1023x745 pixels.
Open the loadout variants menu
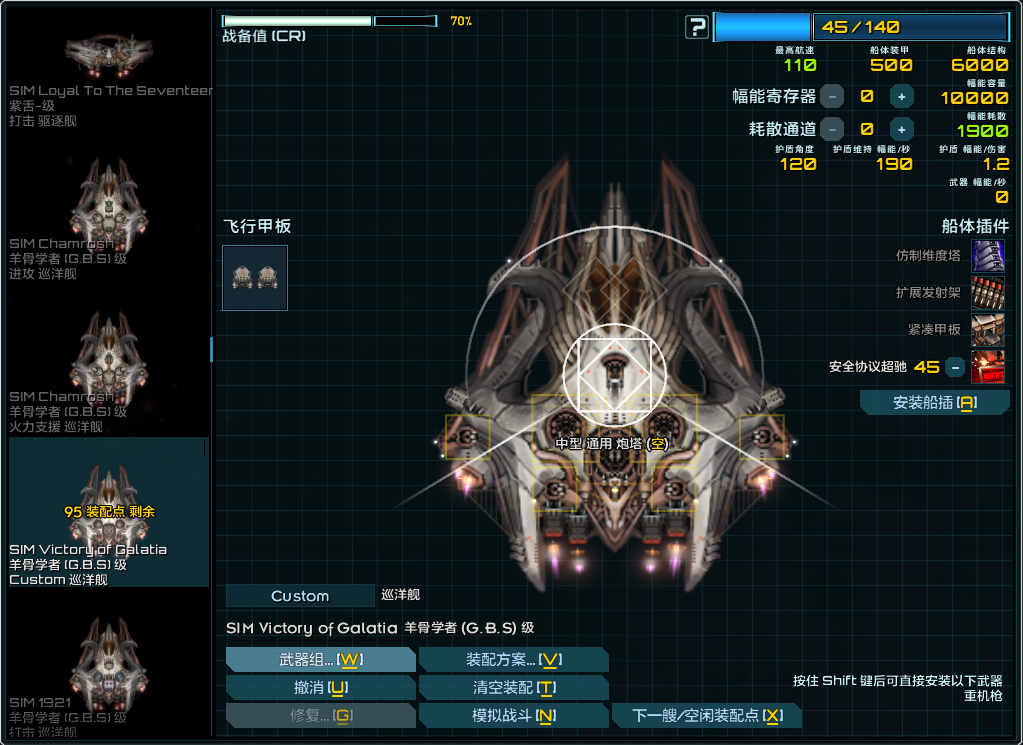[514, 660]
